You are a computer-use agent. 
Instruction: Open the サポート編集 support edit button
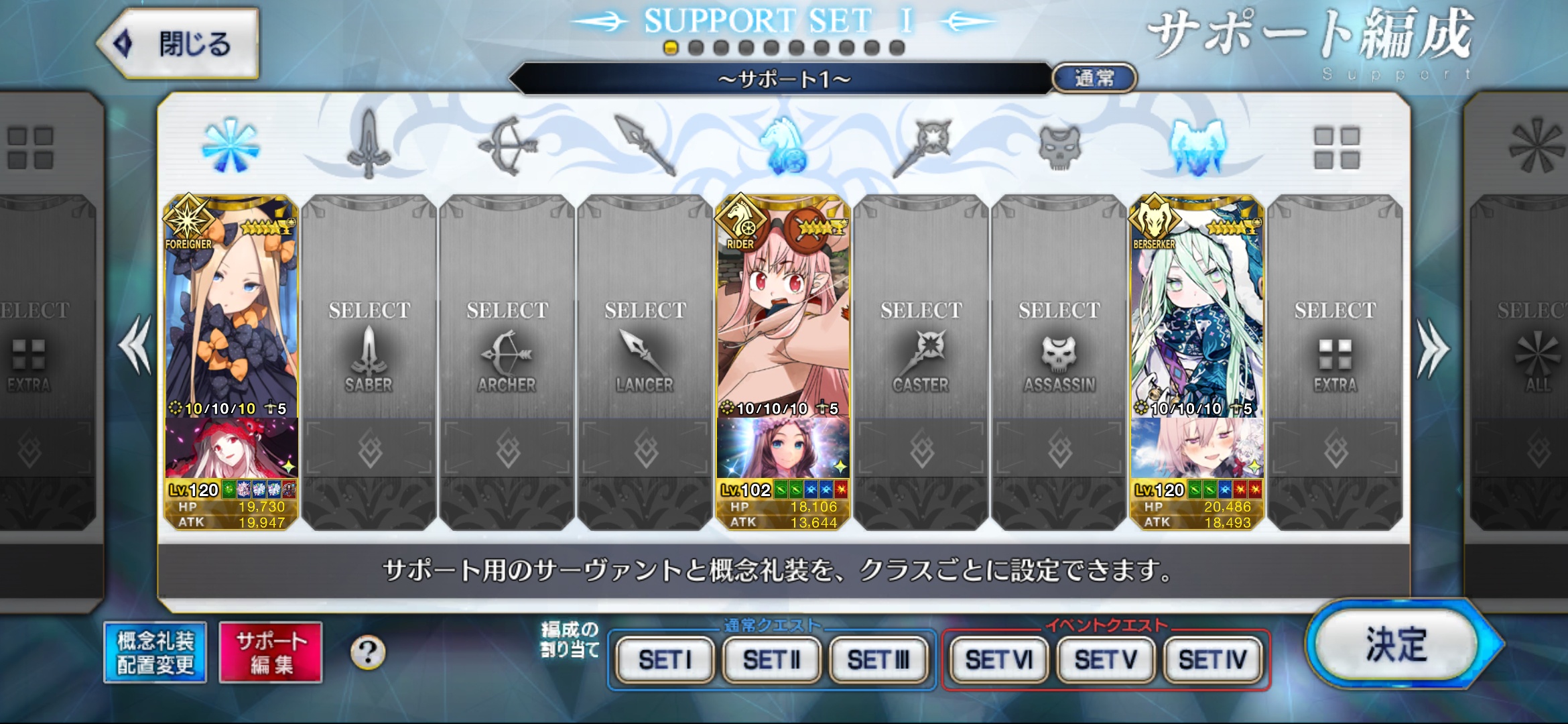point(271,652)
